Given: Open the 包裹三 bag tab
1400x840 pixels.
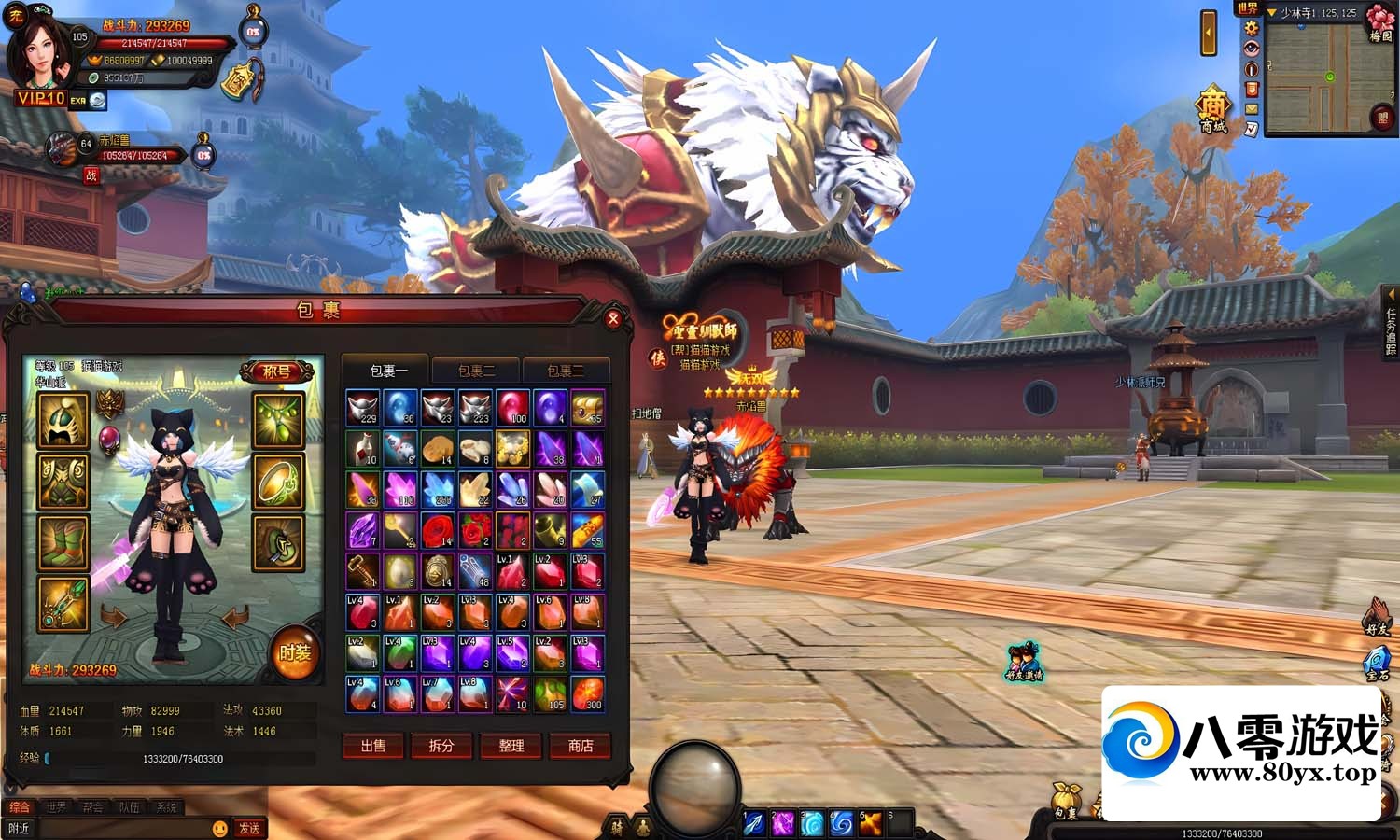Looking at the screenshot, I should click(x=566, y=371).
